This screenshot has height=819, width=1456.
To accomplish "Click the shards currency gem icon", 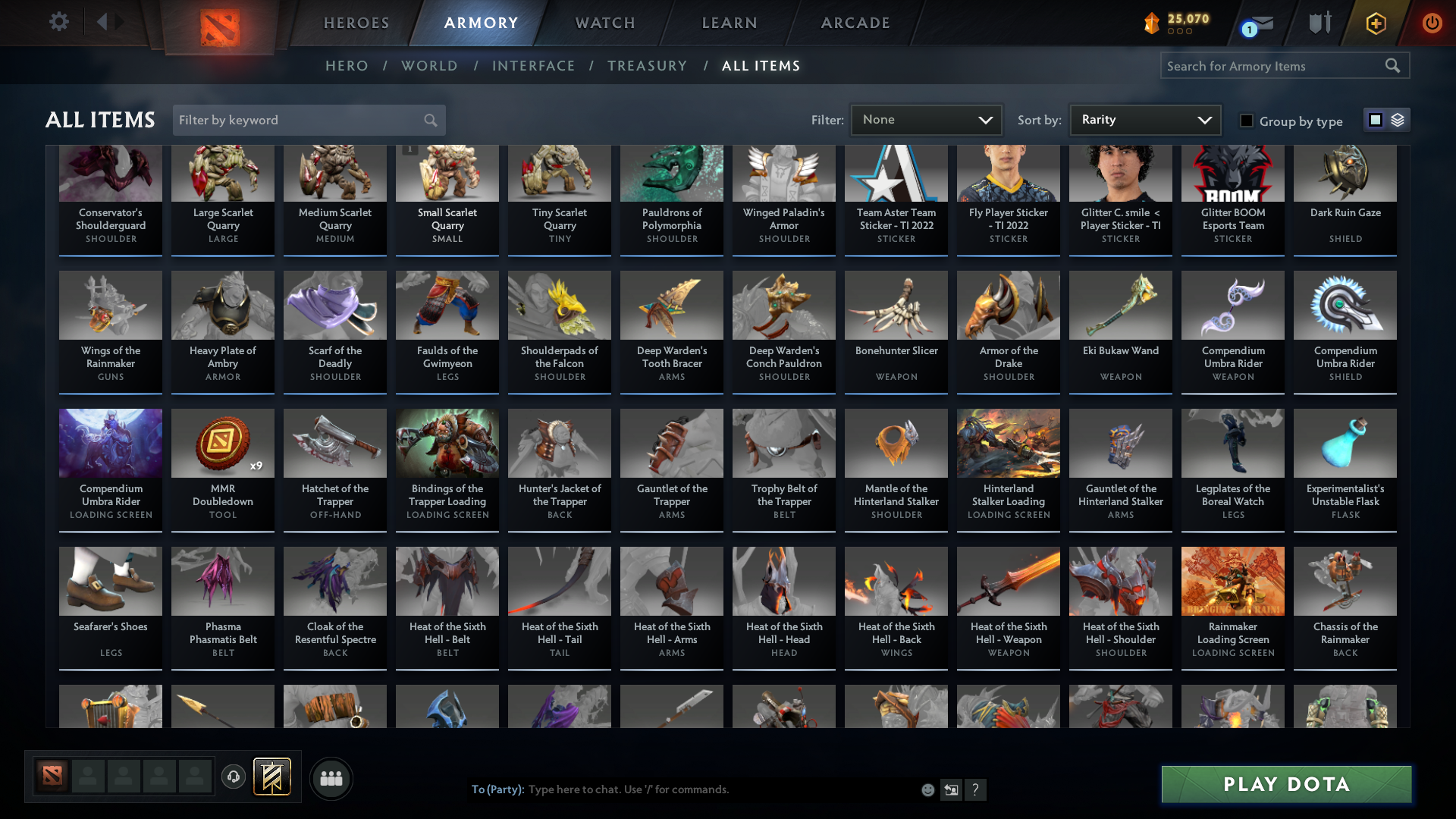I will point(1152,24).
